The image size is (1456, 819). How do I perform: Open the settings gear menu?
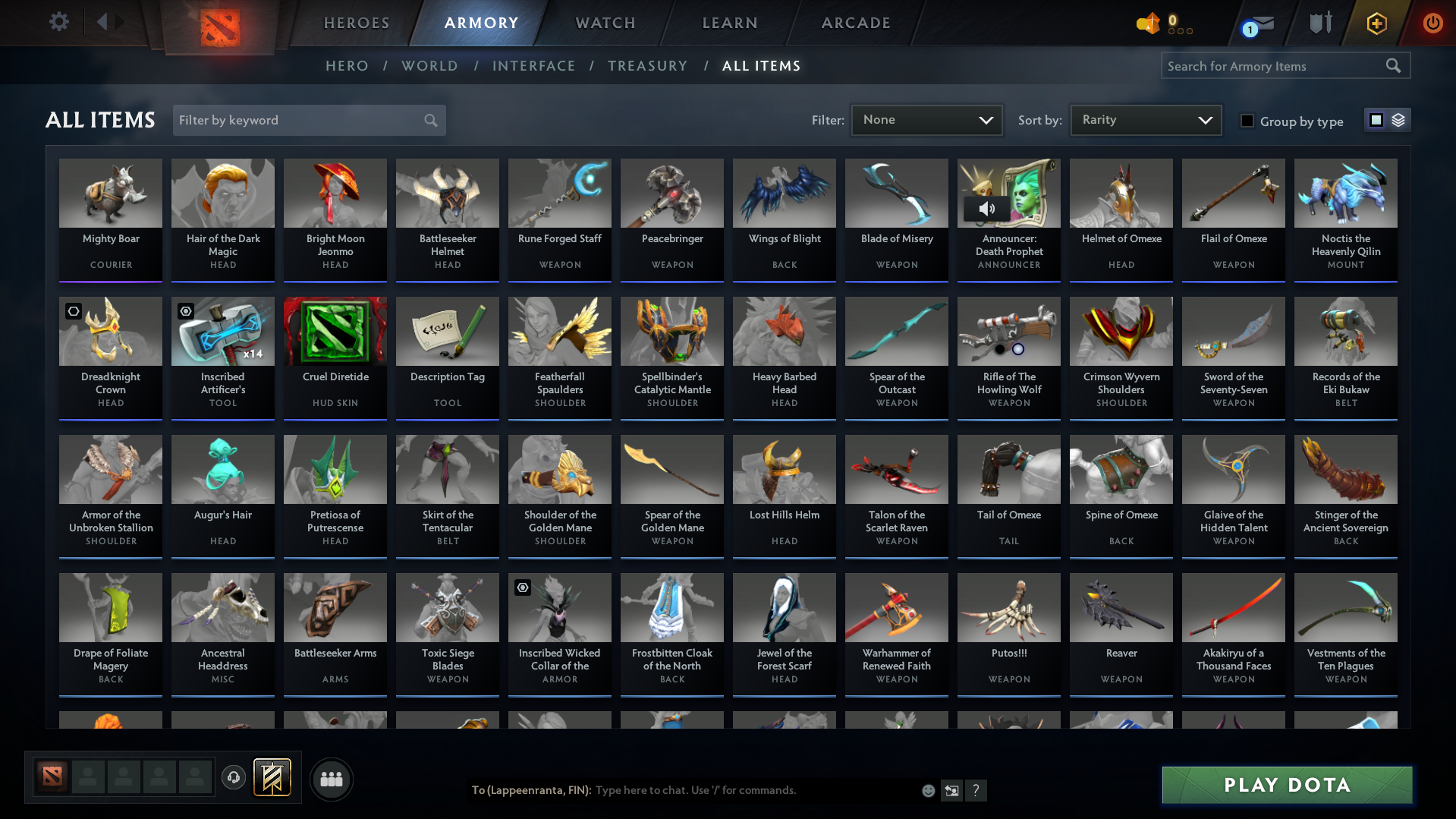58,22
